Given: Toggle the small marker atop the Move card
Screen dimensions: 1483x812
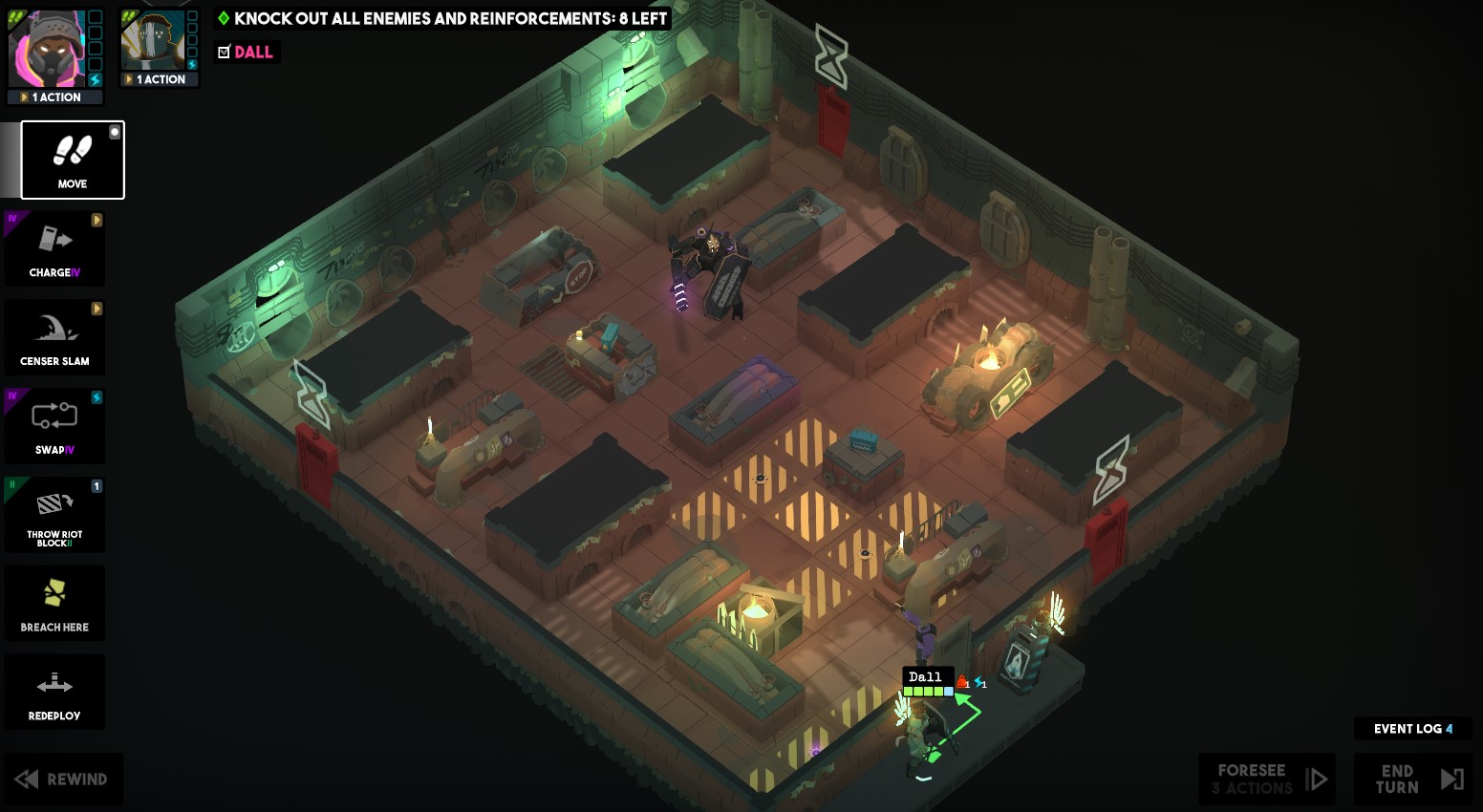Looking at the screenshot, I should tap(116, 134).
